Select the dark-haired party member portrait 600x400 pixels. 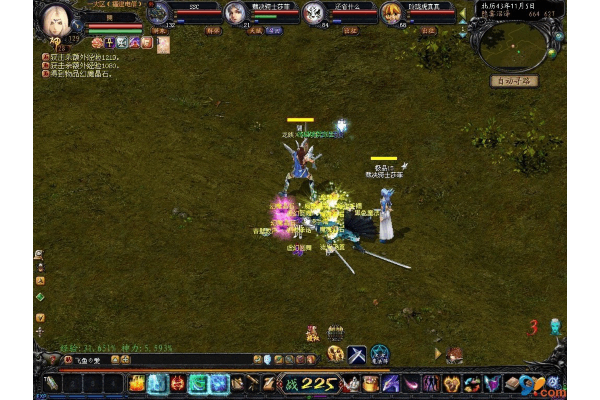point(234,13)
